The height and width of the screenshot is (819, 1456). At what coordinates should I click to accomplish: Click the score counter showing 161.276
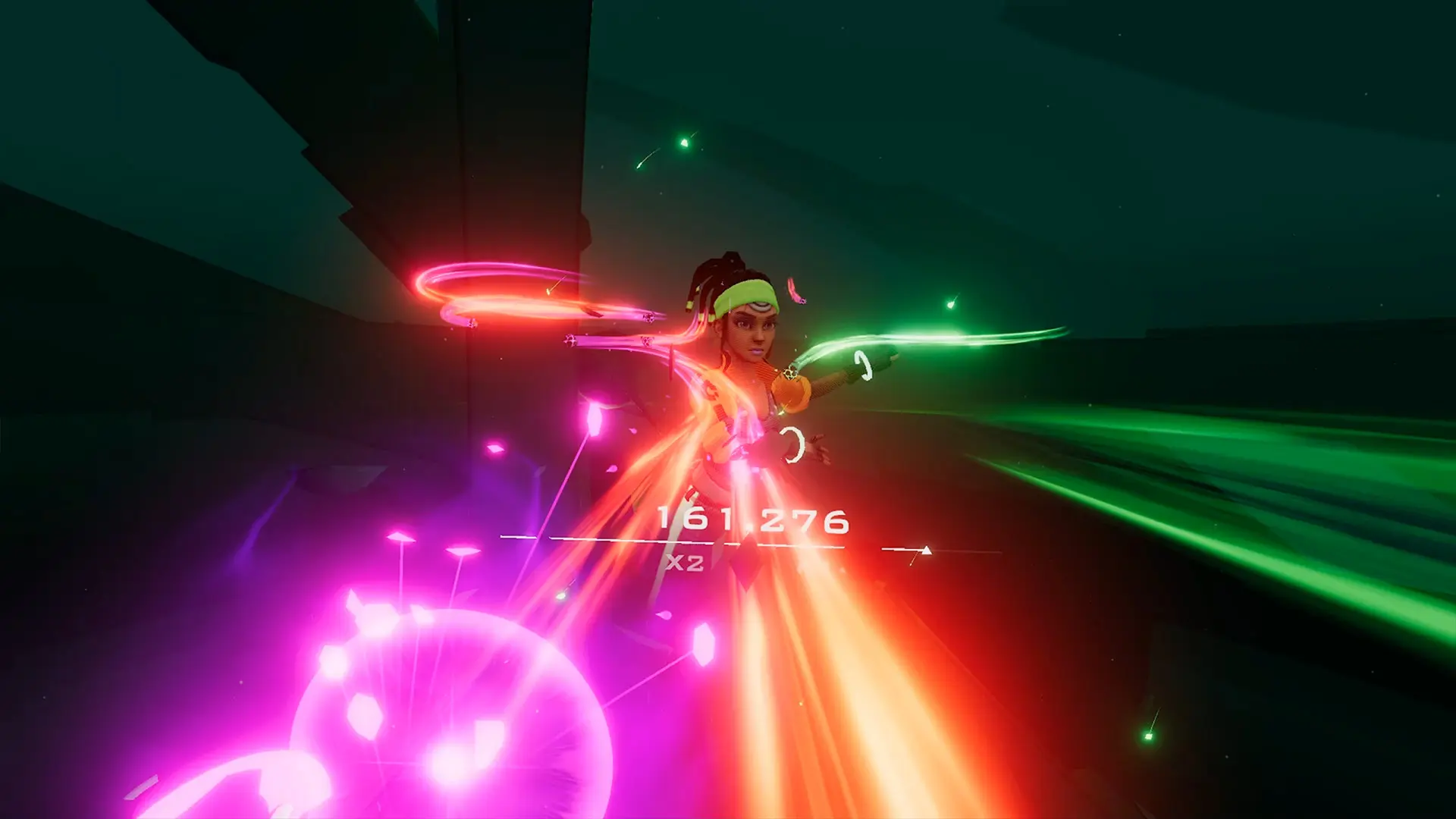click(x=755, y=519)
